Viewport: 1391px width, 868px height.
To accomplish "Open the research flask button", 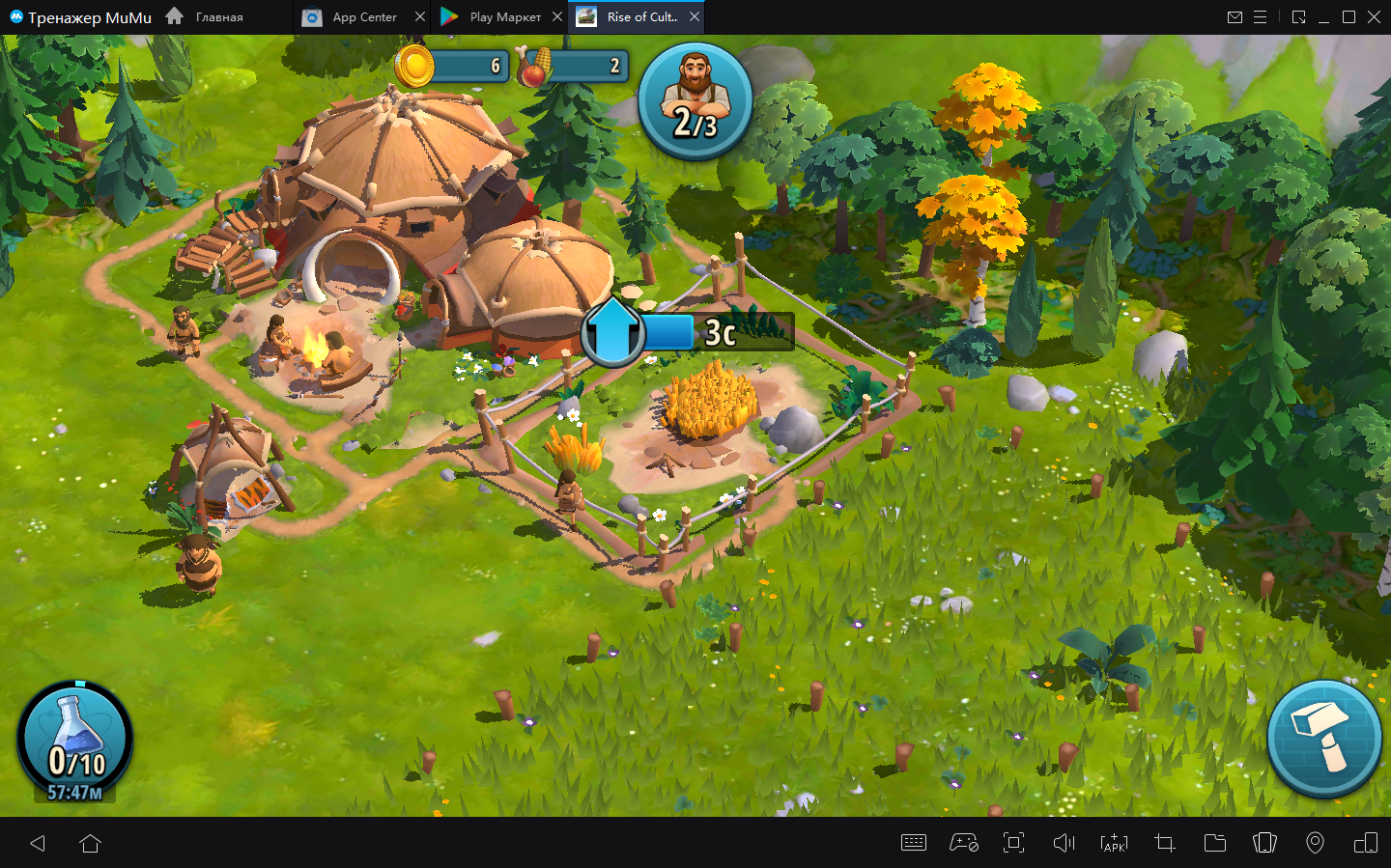I will [x=75, y=740].
